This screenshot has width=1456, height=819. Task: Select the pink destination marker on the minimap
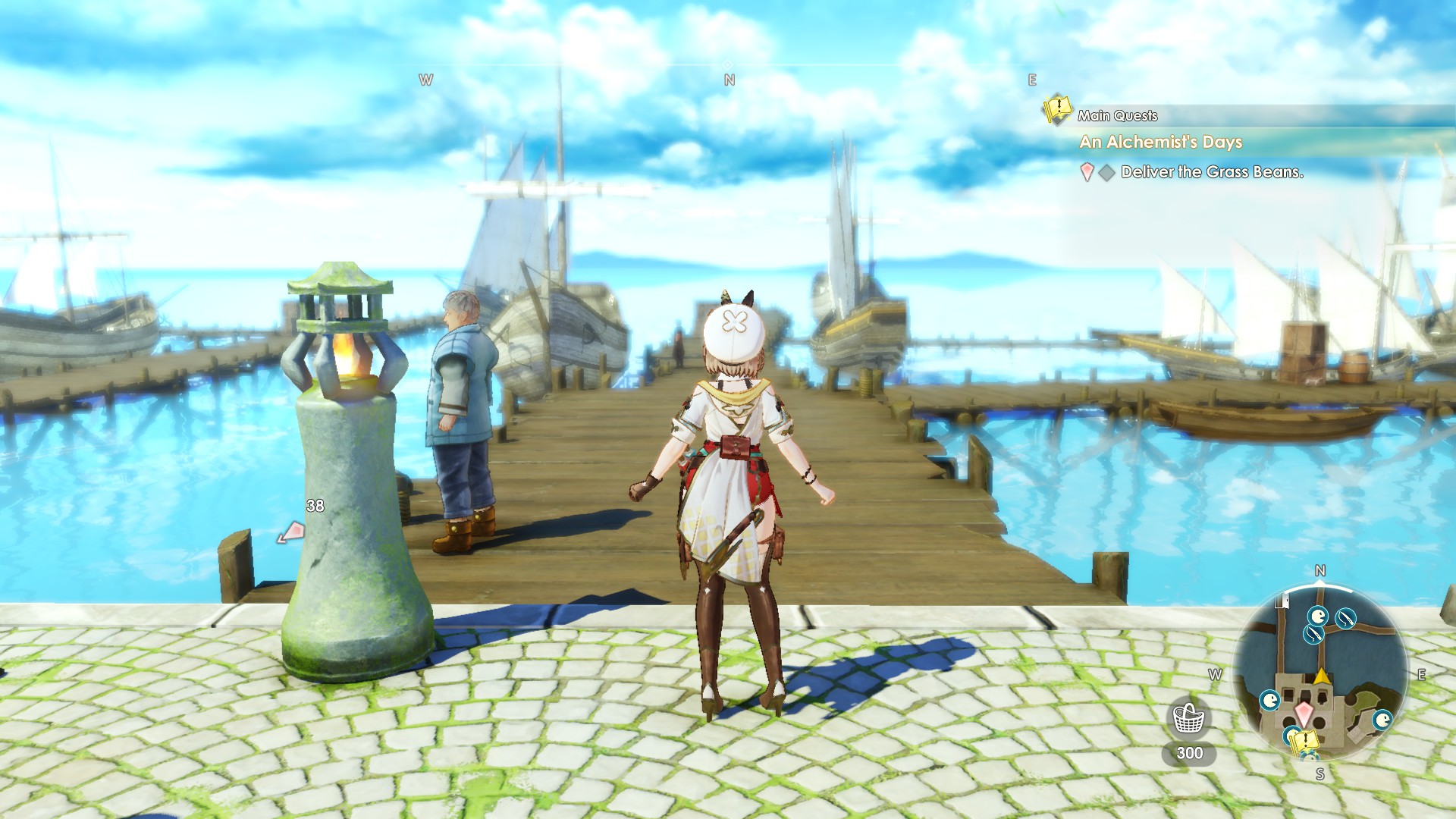coord(1304,713)
